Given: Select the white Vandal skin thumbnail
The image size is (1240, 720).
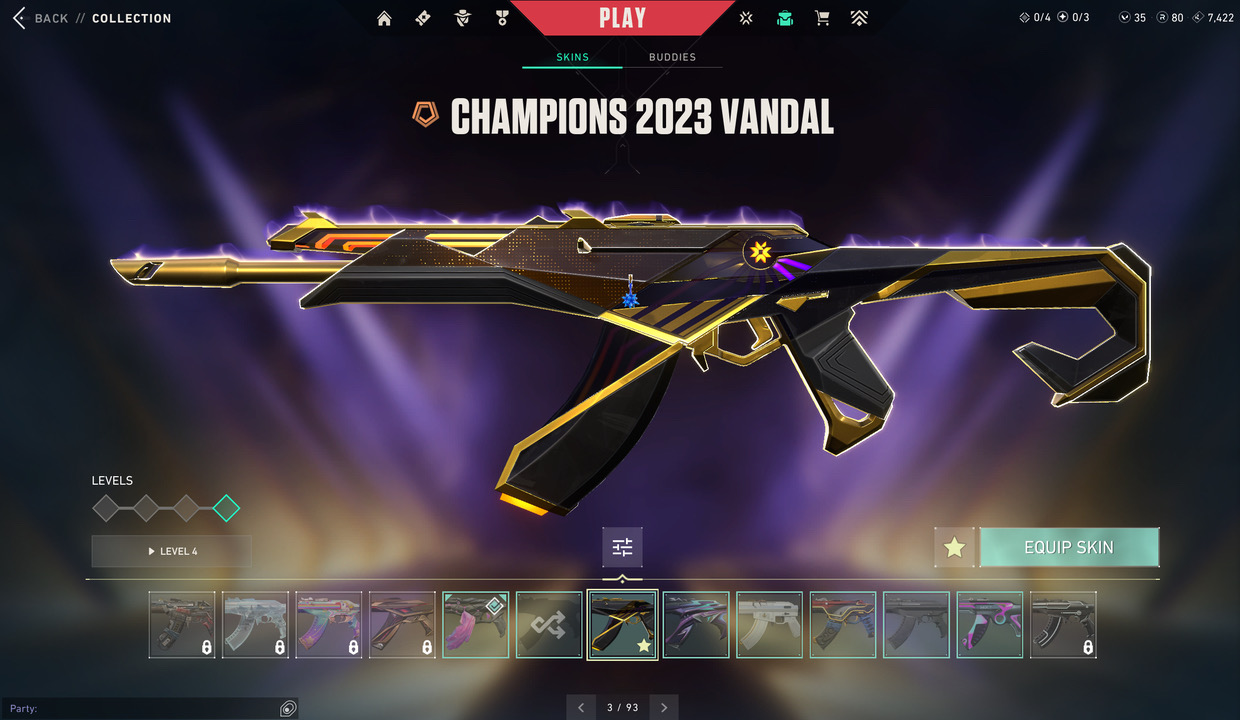Looking at the screenshot, I should tap(769, 625).
